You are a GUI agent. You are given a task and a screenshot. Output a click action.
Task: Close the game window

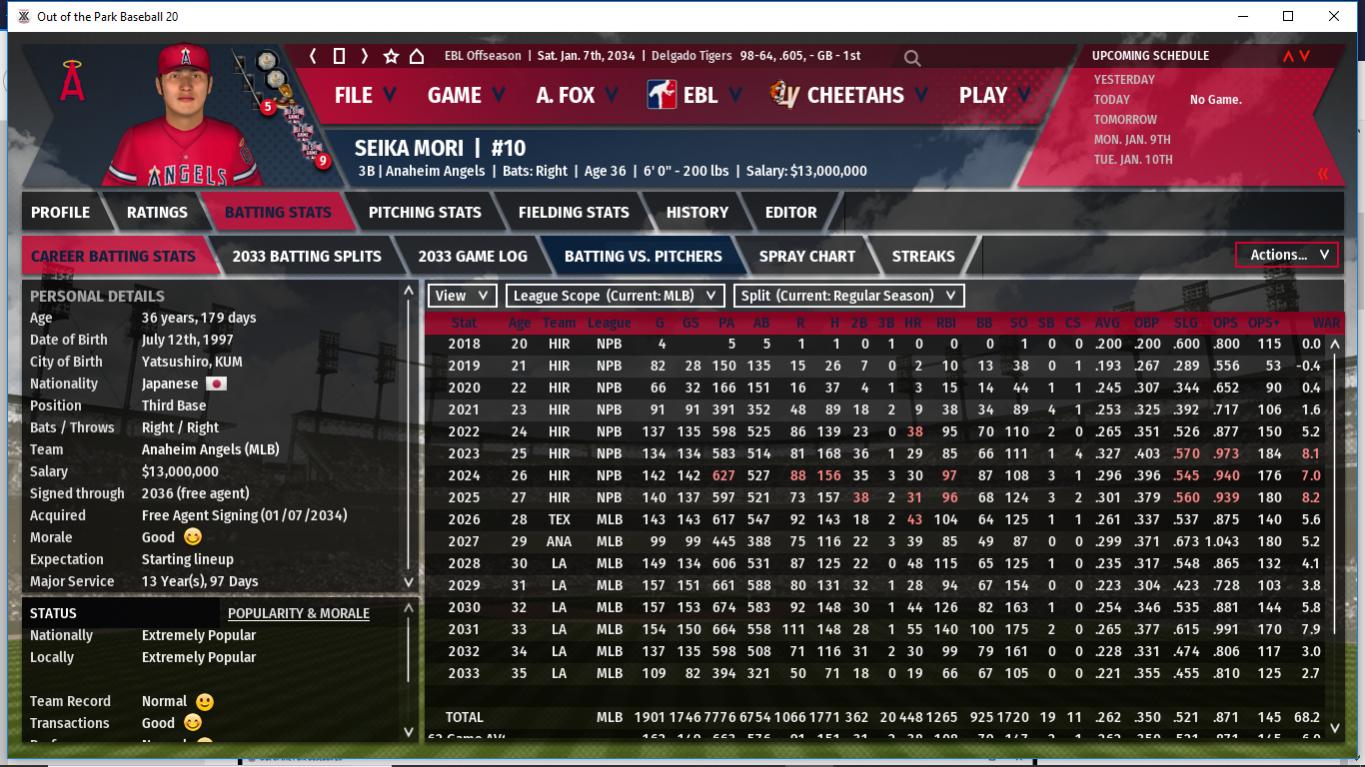[x=1334, y=16]
